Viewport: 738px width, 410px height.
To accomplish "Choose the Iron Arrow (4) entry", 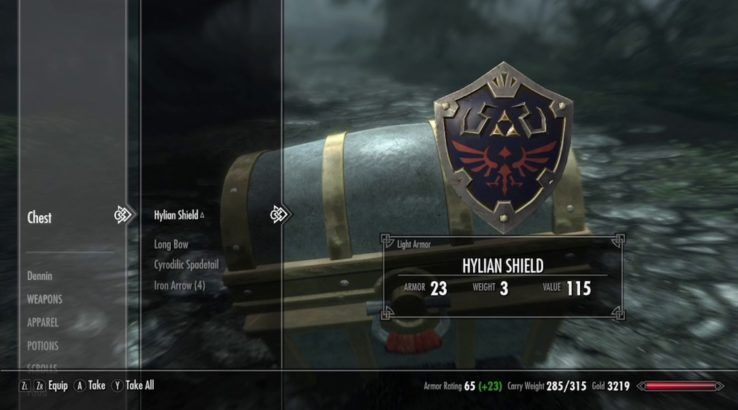I will tap(180, 286).
